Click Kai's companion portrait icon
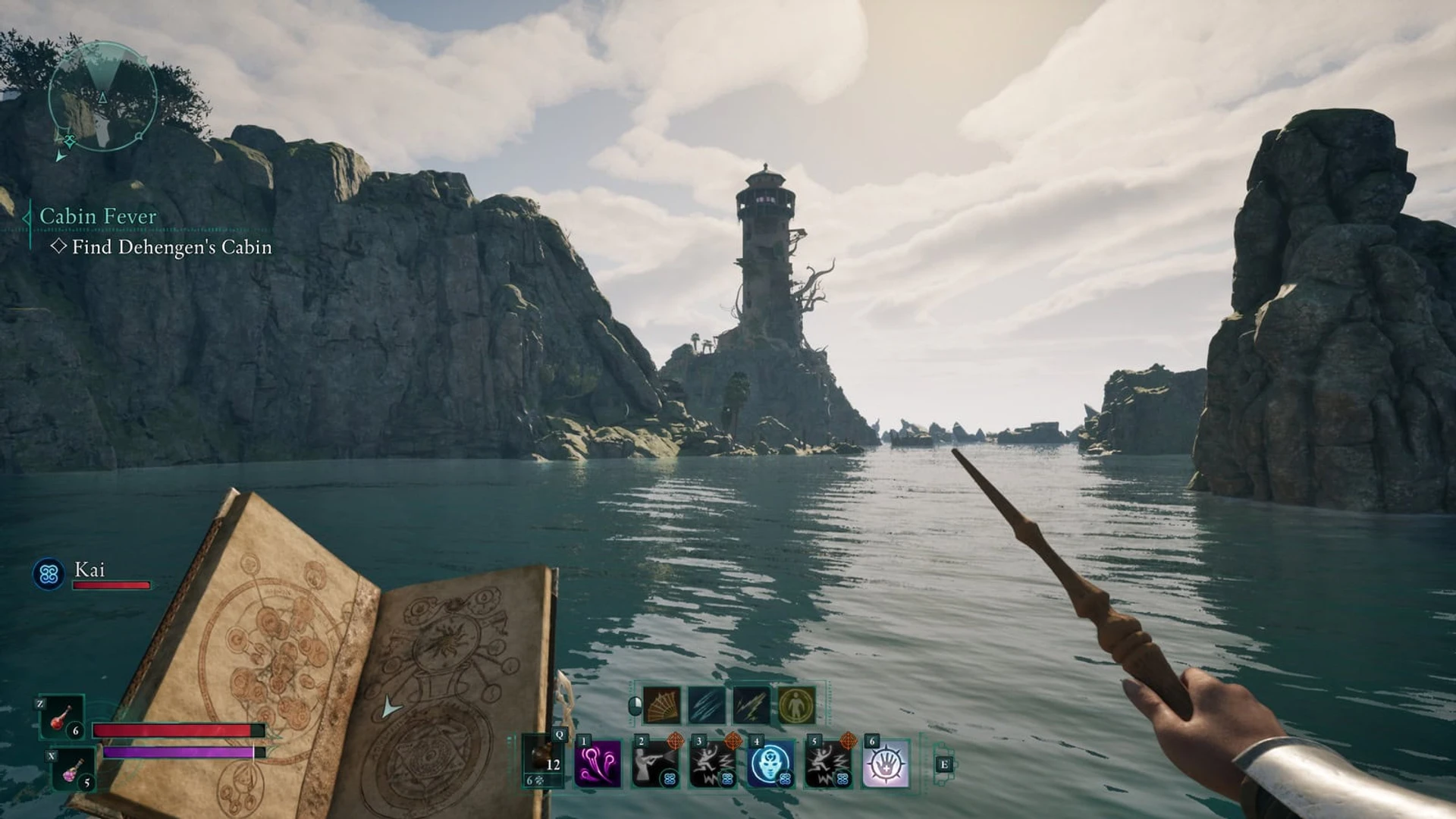Viewport: 1456px width, 819px height. click(x=49, y=574)
